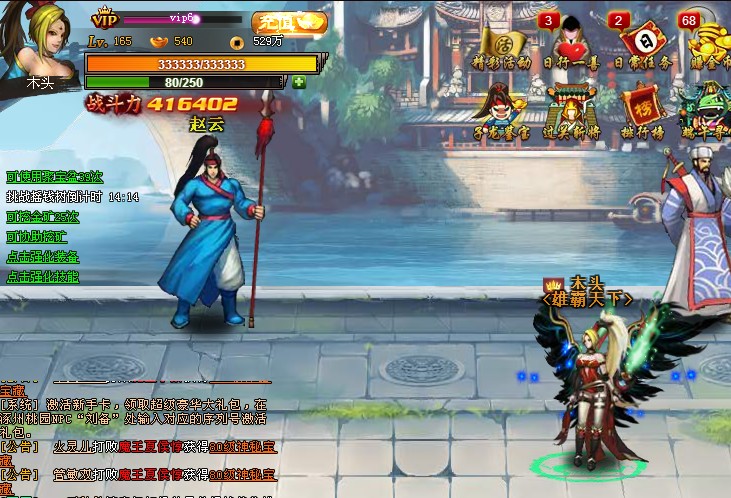Image resolution: width=731 pixels, height=498 pixels.
Task: Show the 排行榜 ranking scroll
Action: point(641,109)
